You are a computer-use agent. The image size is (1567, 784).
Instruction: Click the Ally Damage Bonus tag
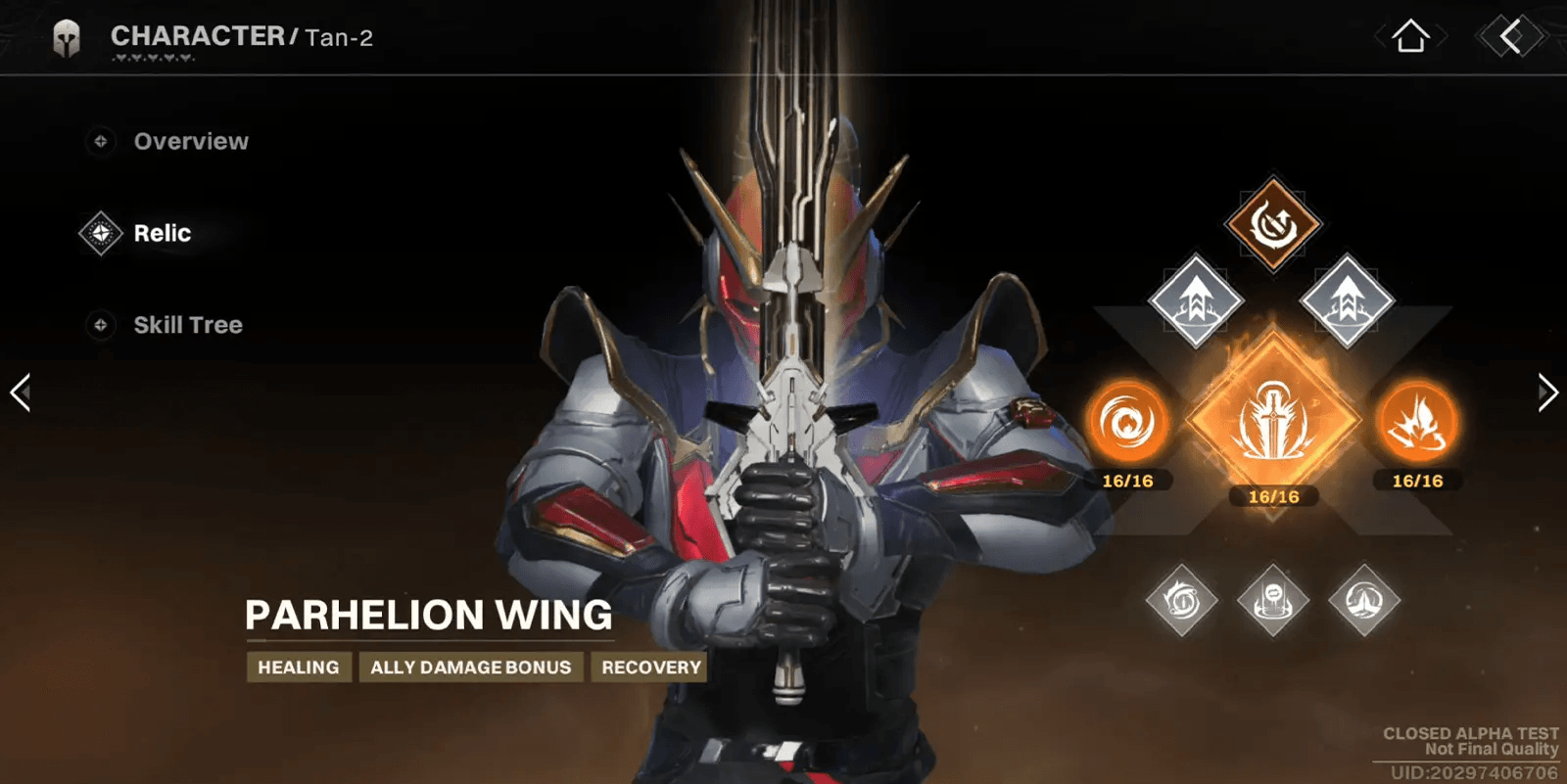(470, 668)
